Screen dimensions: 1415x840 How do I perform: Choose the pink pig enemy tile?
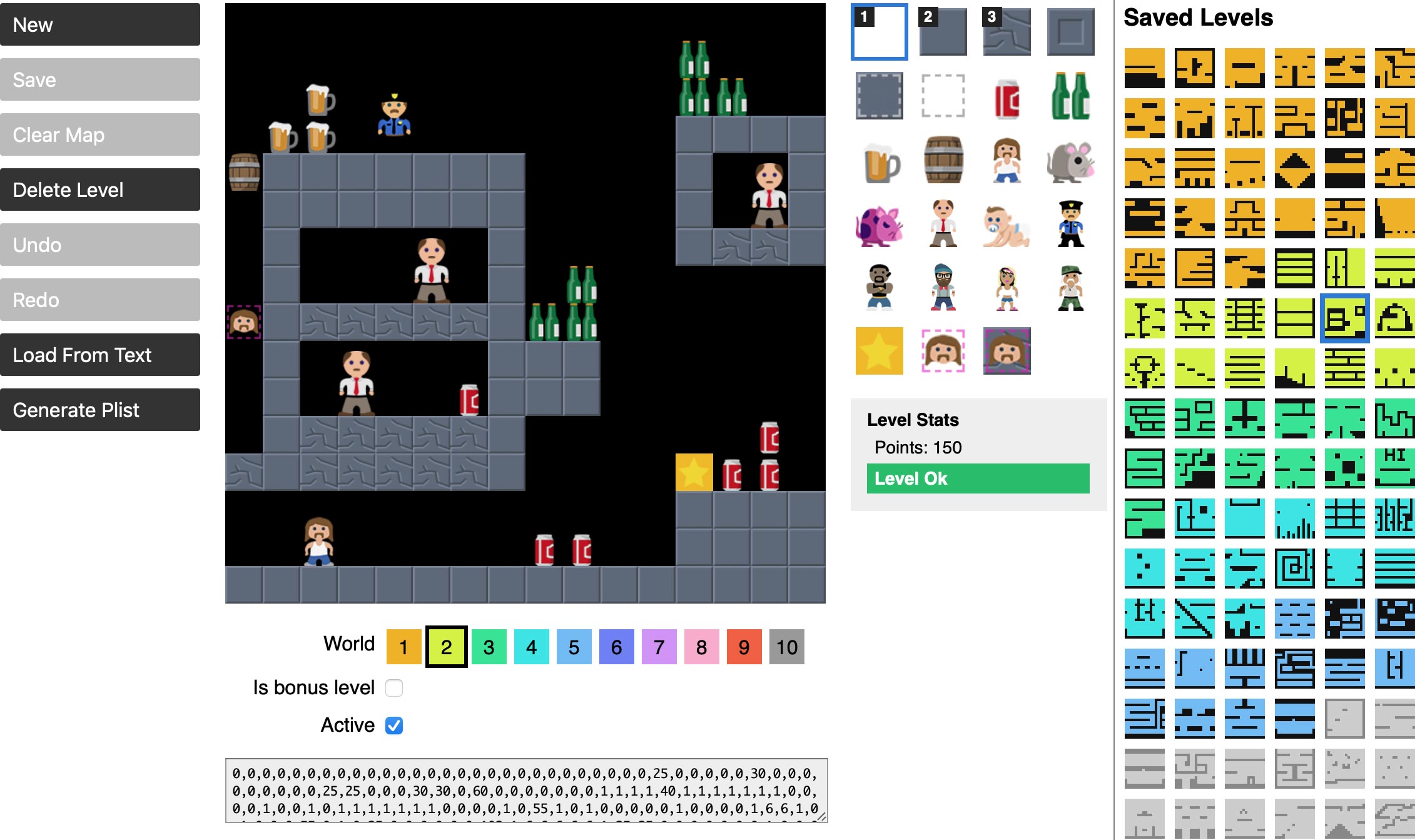coord(878,225)
